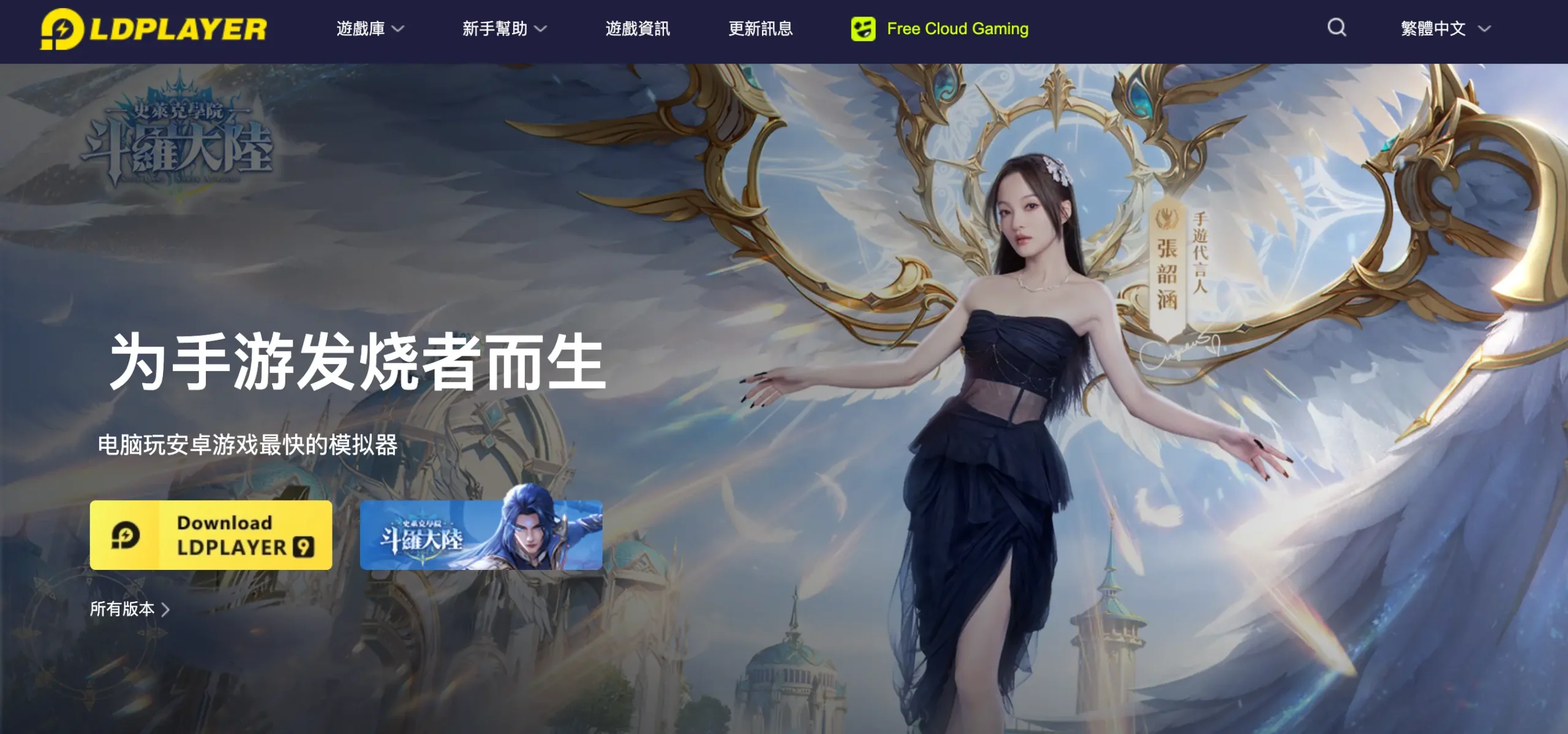Expand the 新手幫助 menu
The width and height of the screenshot is (1568, 734).
[x=504, y=29]
